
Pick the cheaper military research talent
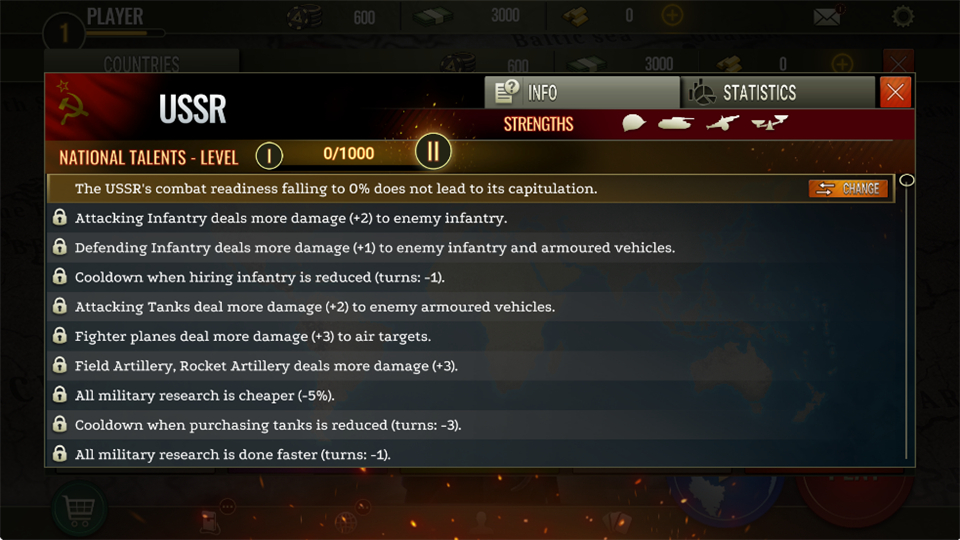pos(204,396)
